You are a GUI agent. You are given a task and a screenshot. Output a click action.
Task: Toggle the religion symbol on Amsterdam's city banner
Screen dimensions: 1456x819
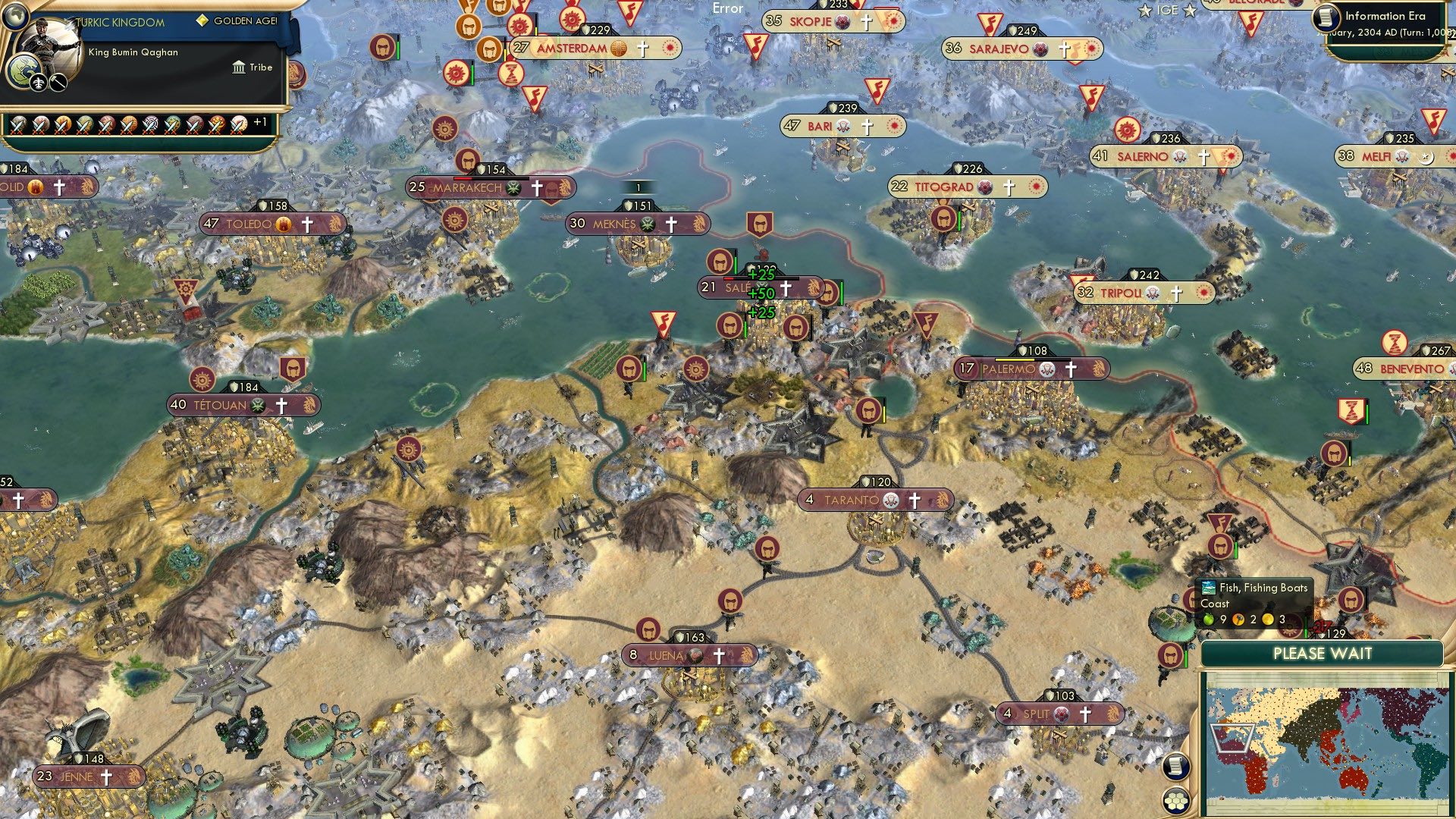(x=643, y=49)
